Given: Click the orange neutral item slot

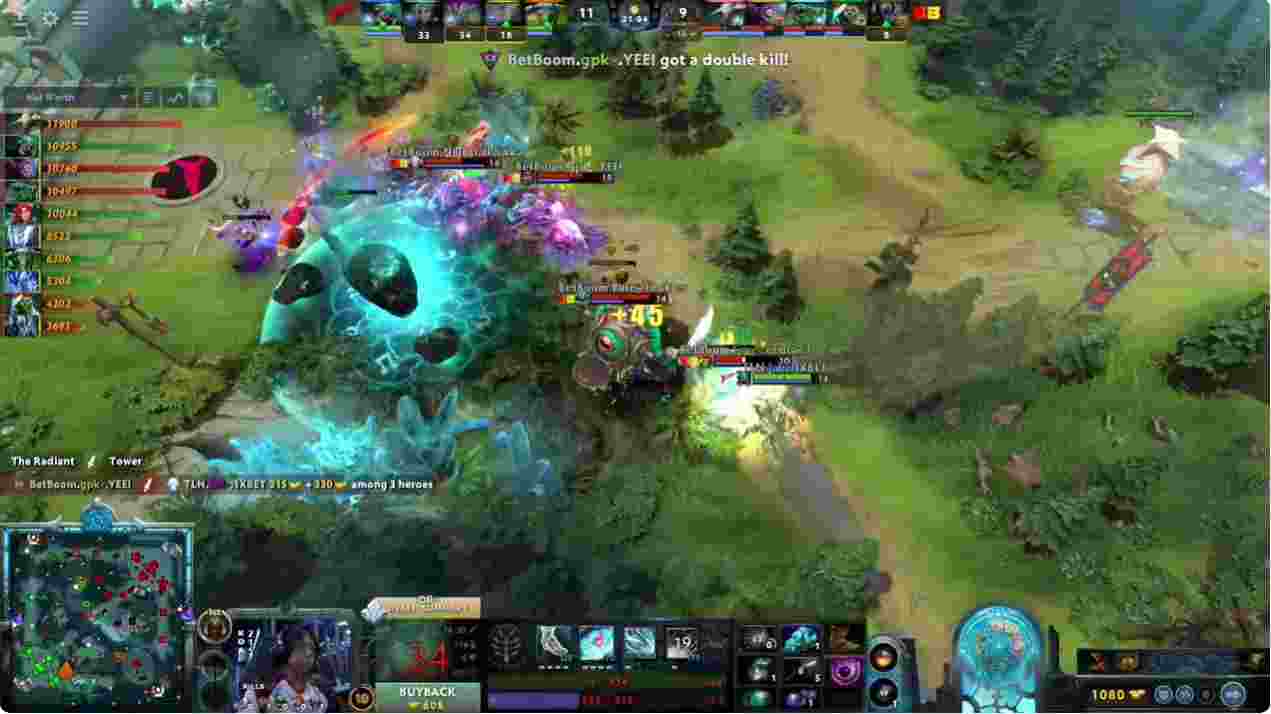Looking at the screenshot, I should (884, 657).
